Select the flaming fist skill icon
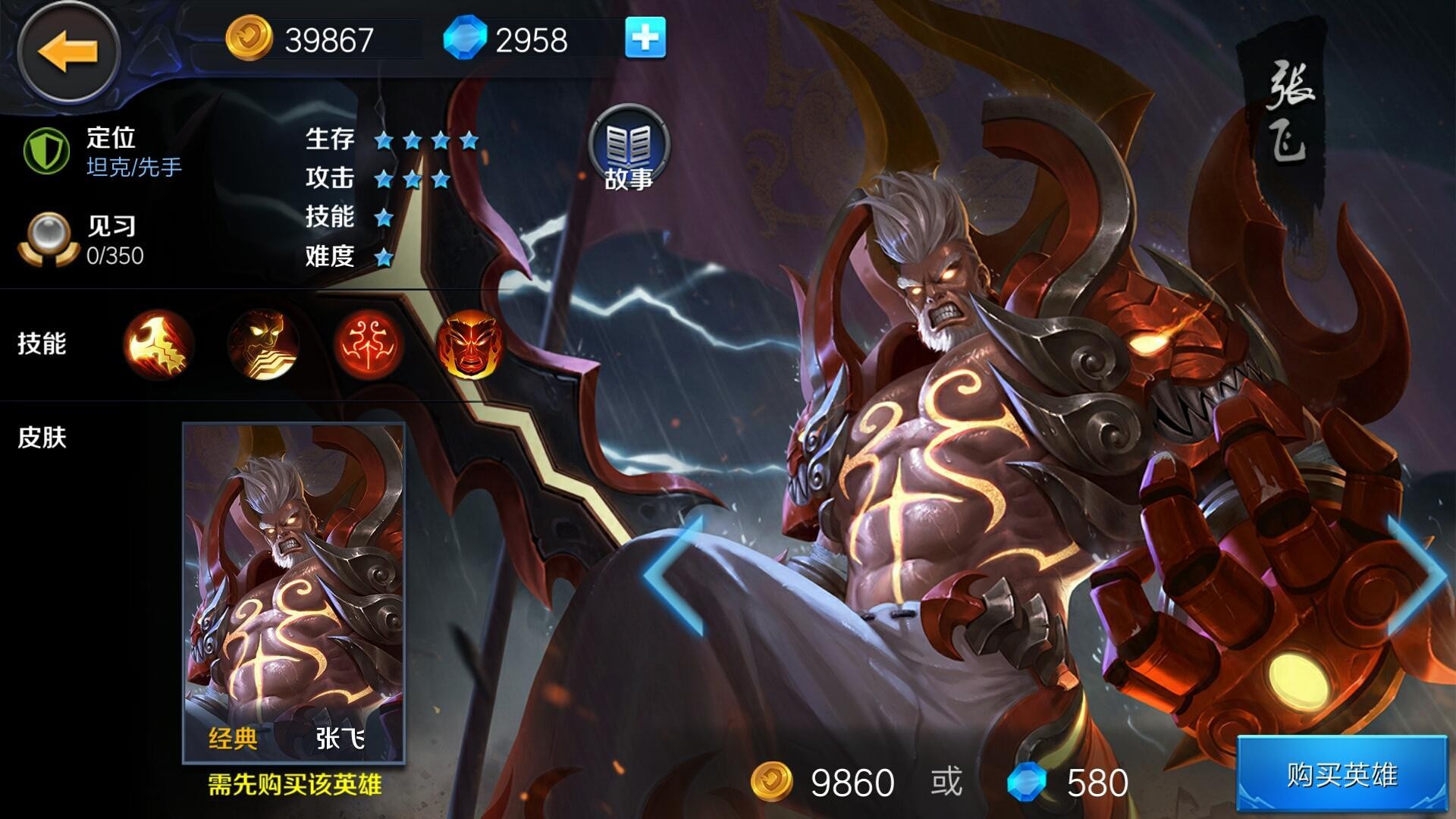This screenshot has width=1456, height=819. pyautogui.click(x=158, y=344)
